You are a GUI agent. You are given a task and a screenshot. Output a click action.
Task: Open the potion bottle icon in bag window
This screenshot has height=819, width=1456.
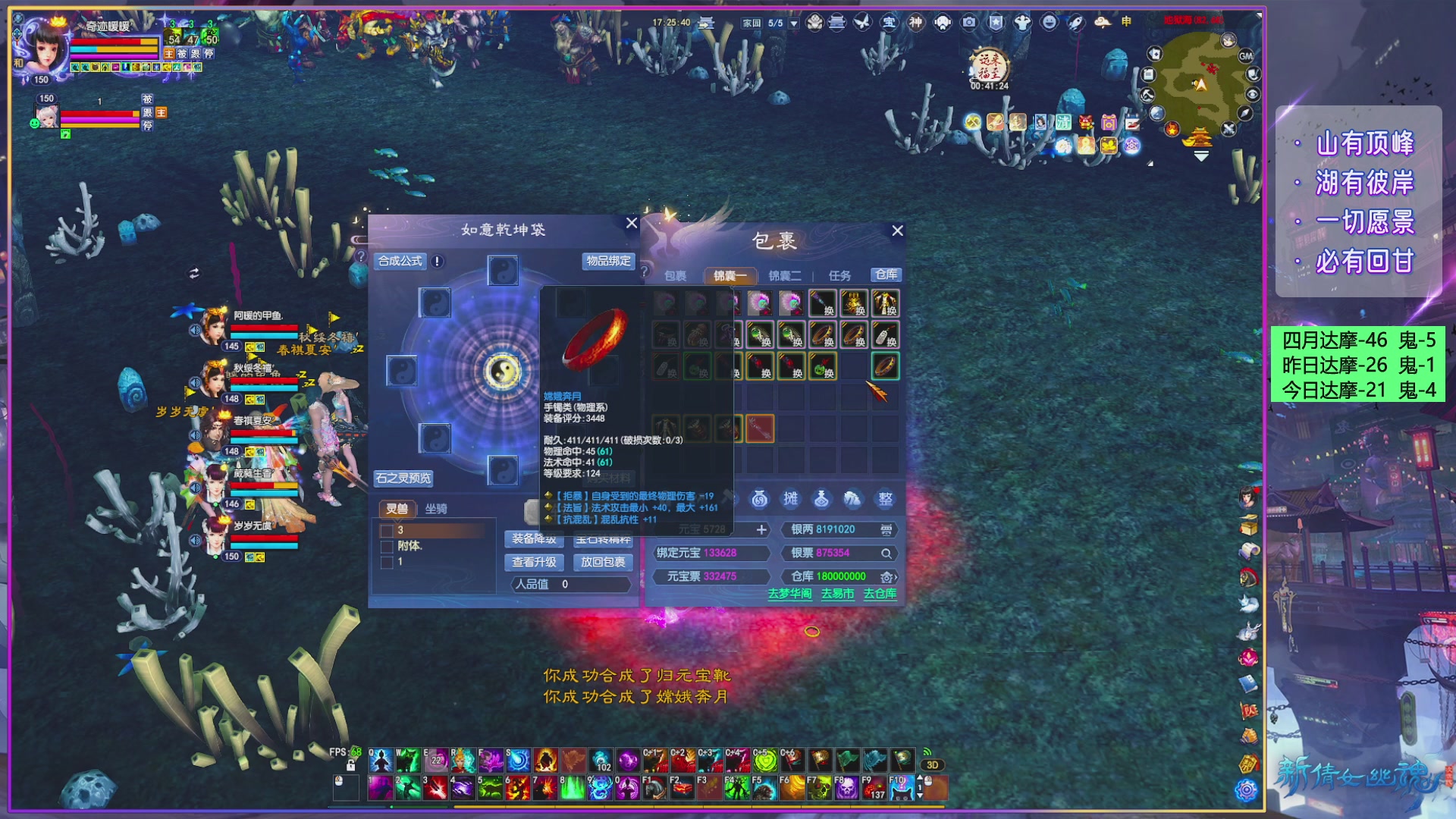823,499
